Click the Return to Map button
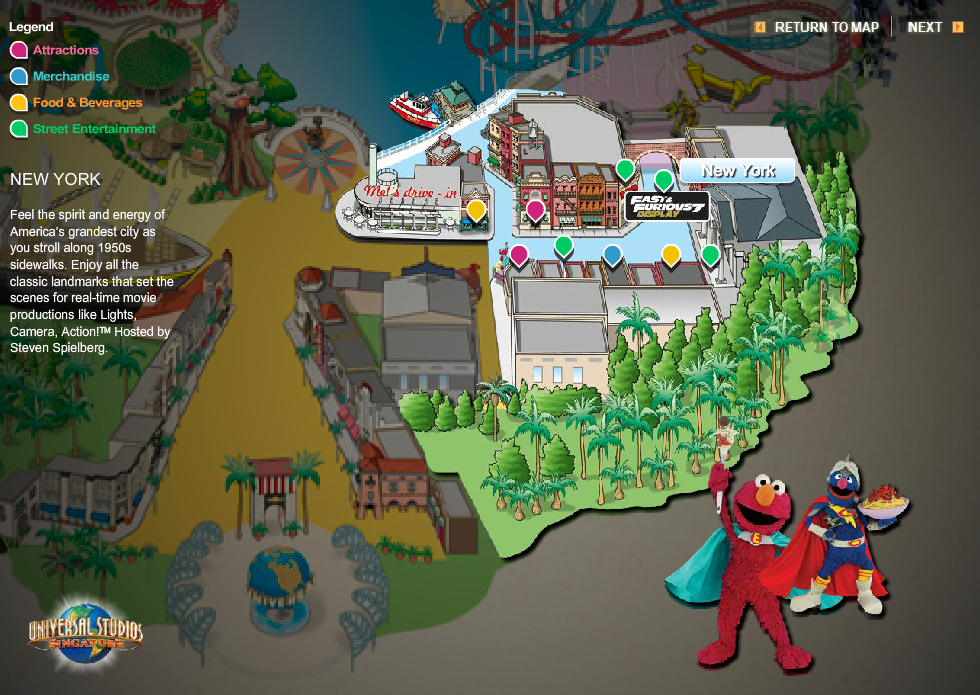The width and height of the screenshot is (980, 695). pos(817,27)
